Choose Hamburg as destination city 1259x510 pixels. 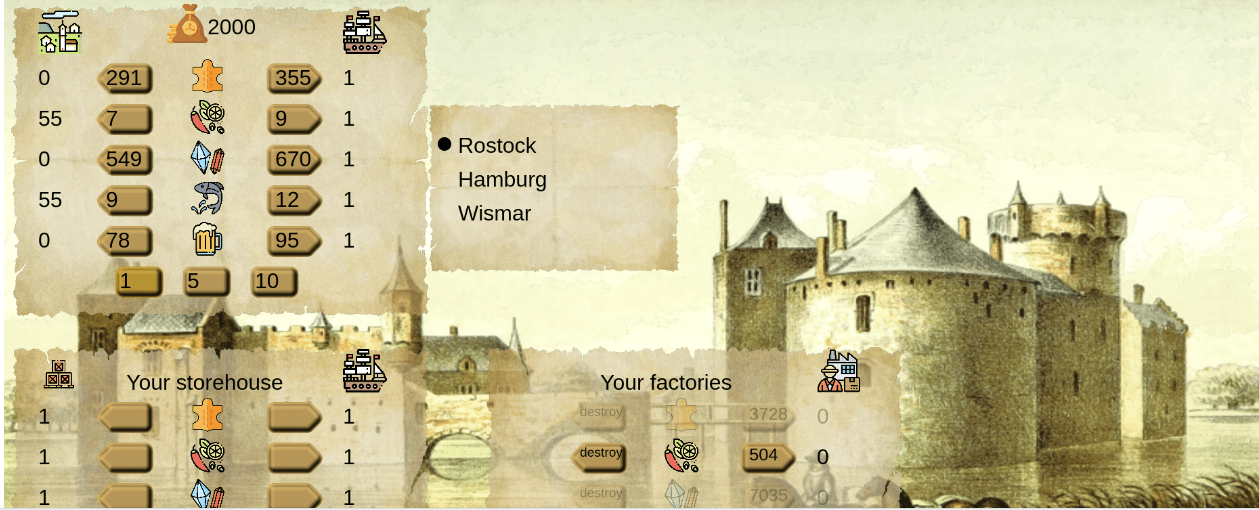[502, 180]
